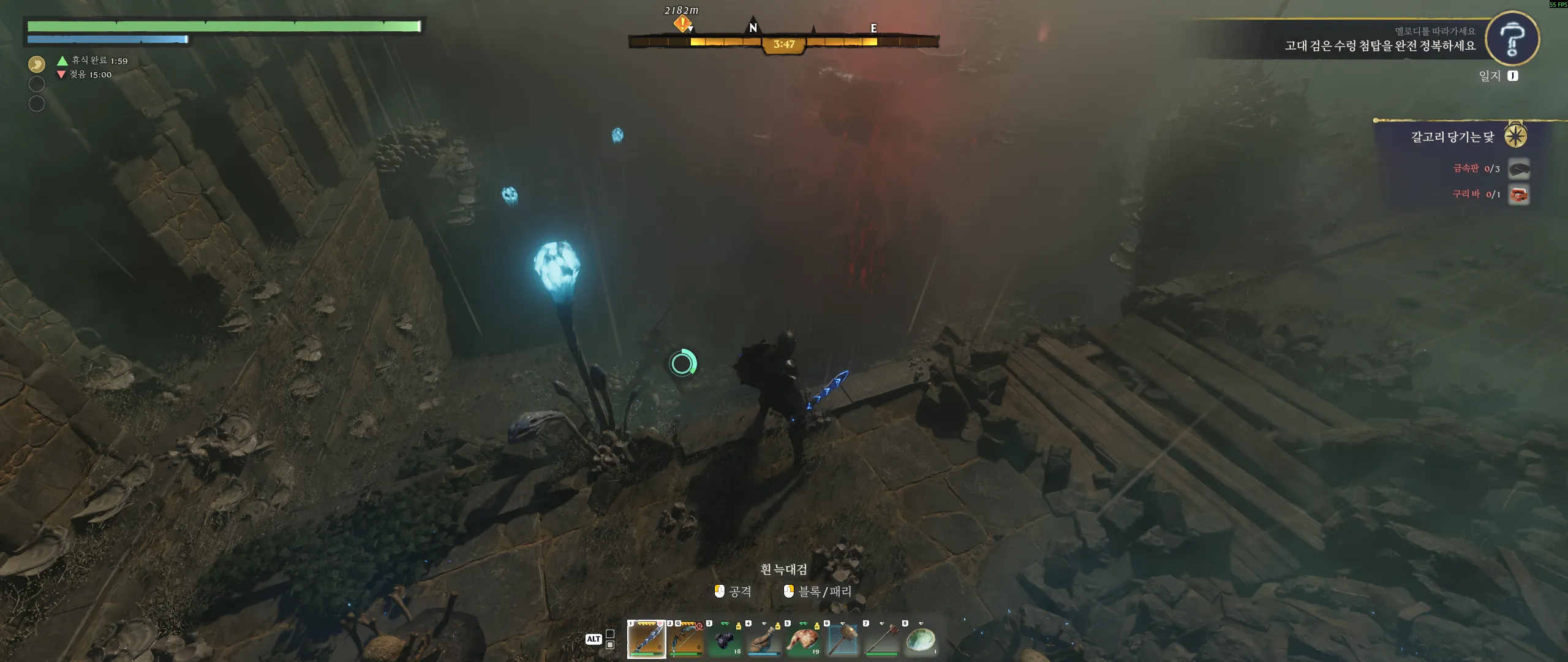Screen dimensions: 1568x662
Task: Select the copper bar 0/1 ingredient icon
Action: click(1518, 195)
